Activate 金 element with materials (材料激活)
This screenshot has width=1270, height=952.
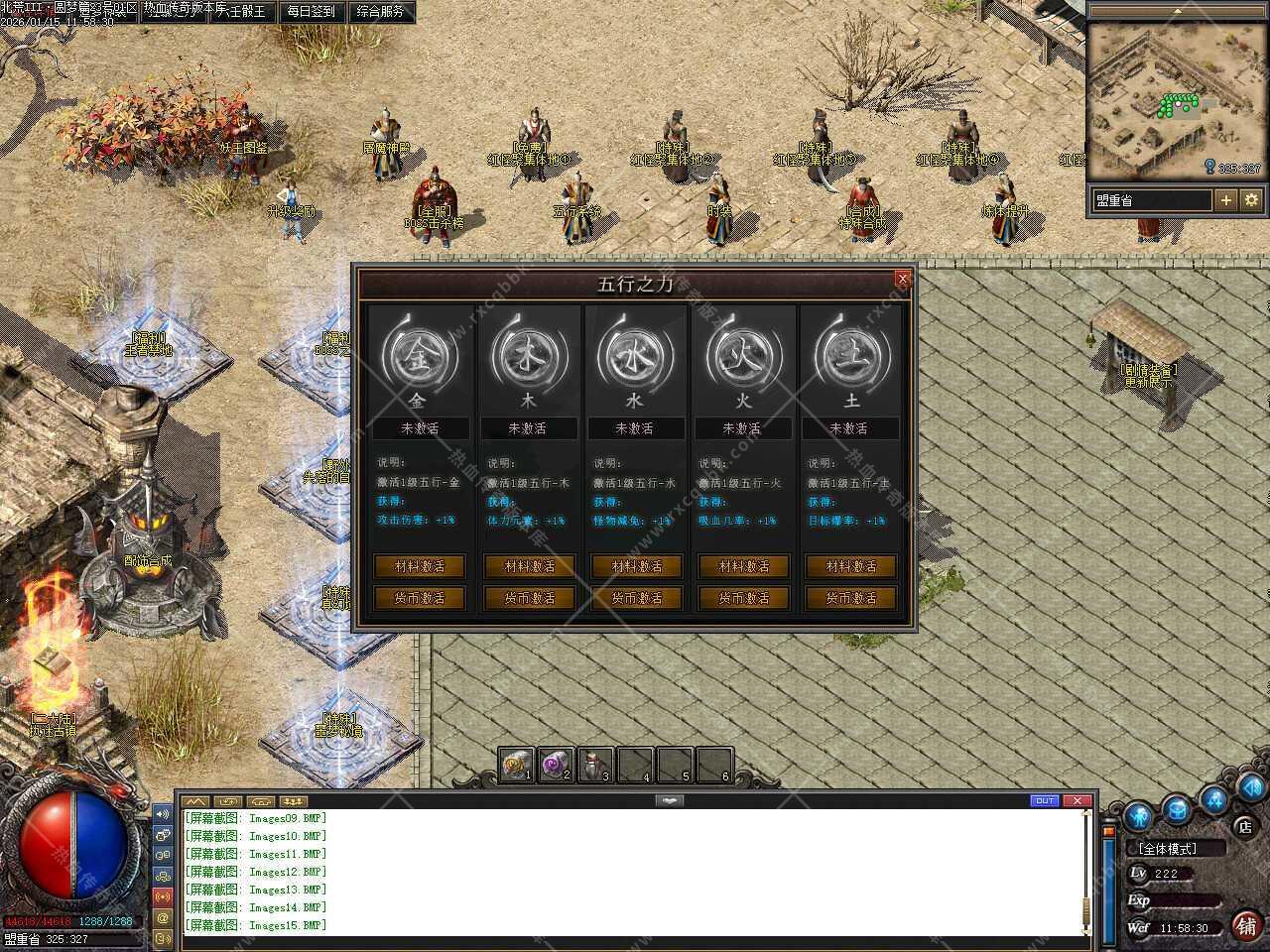tap(419, 566)
